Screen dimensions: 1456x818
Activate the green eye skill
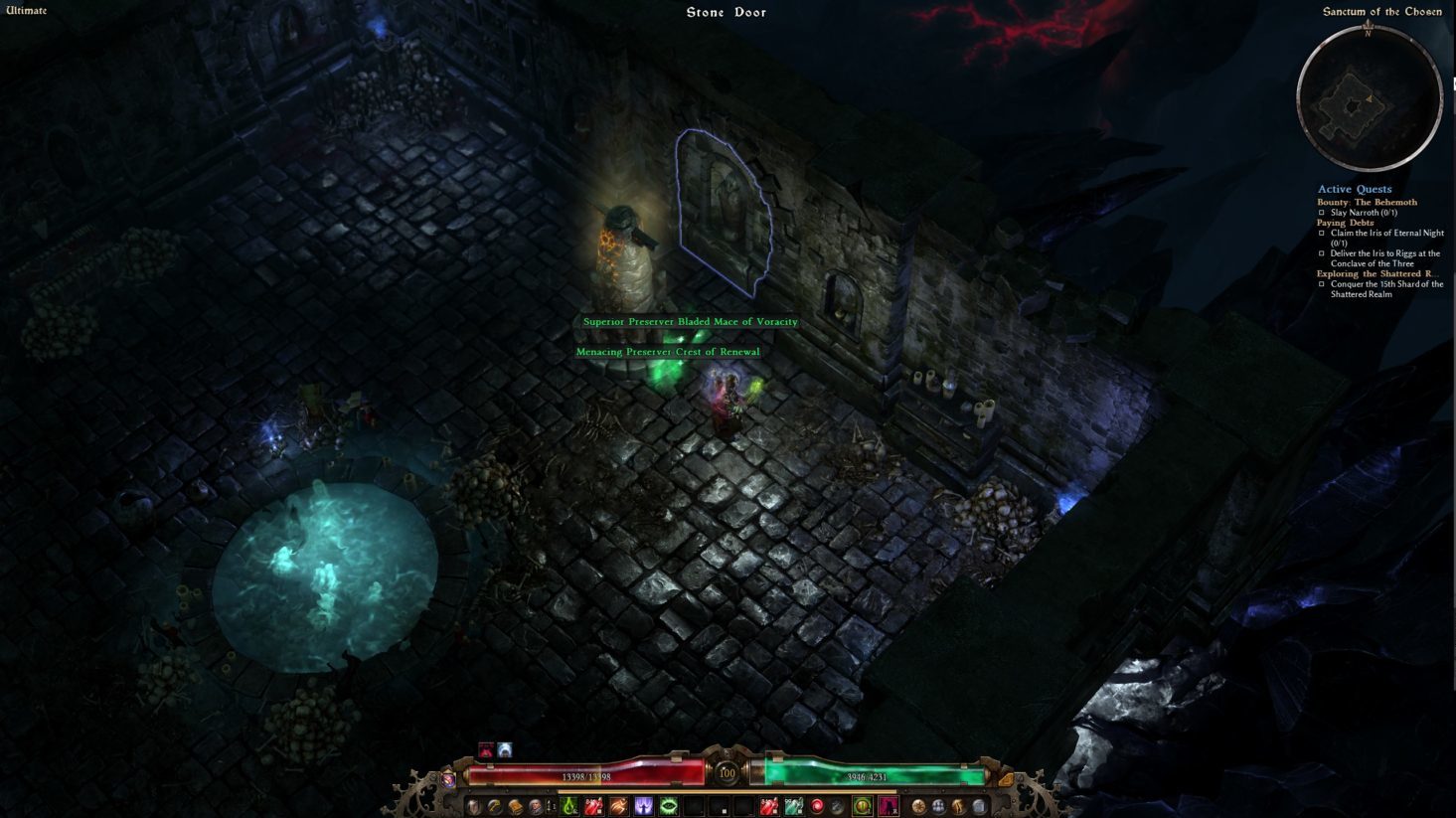point(669,806)
